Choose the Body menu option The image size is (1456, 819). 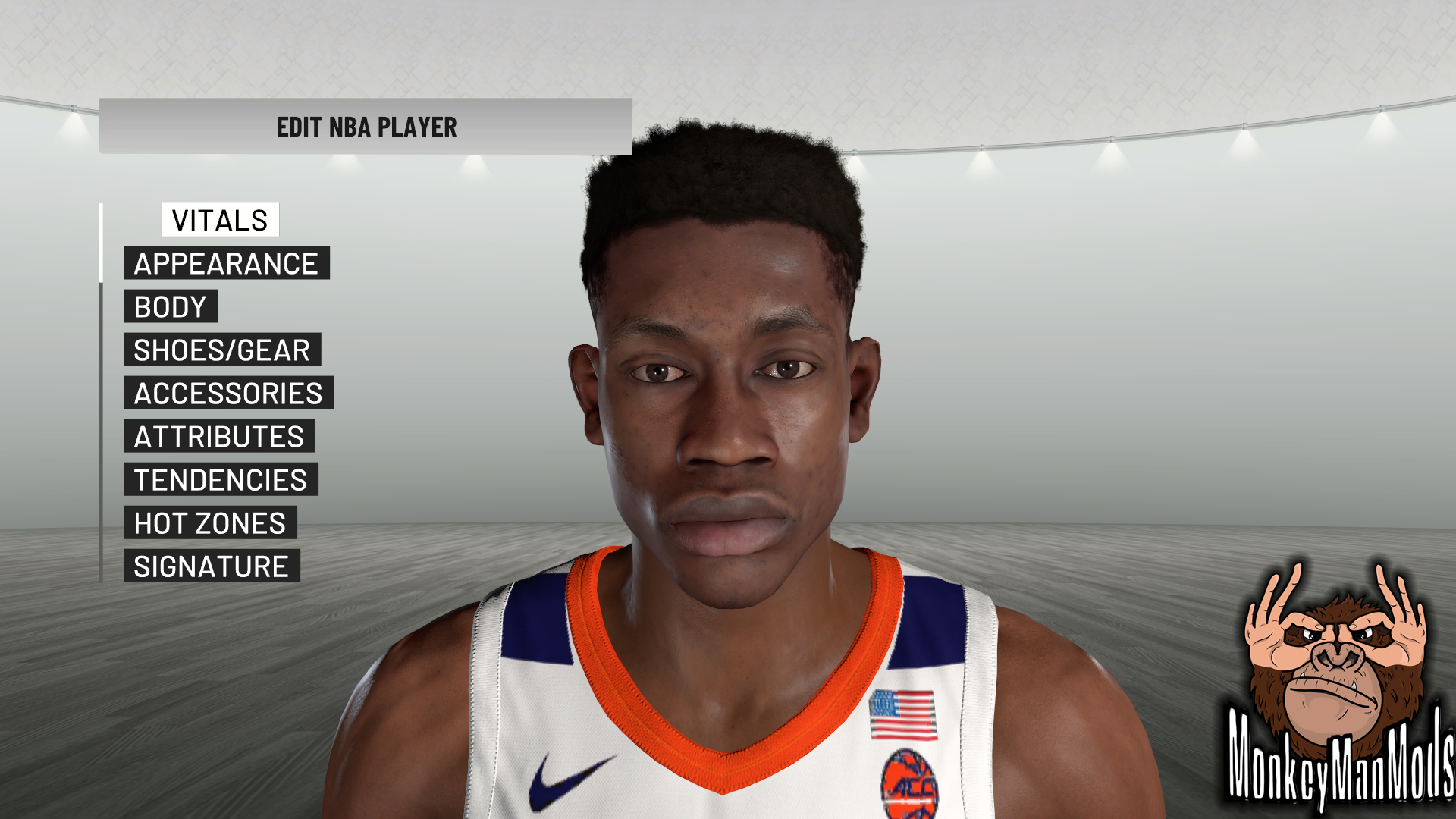tap(171, 306)
